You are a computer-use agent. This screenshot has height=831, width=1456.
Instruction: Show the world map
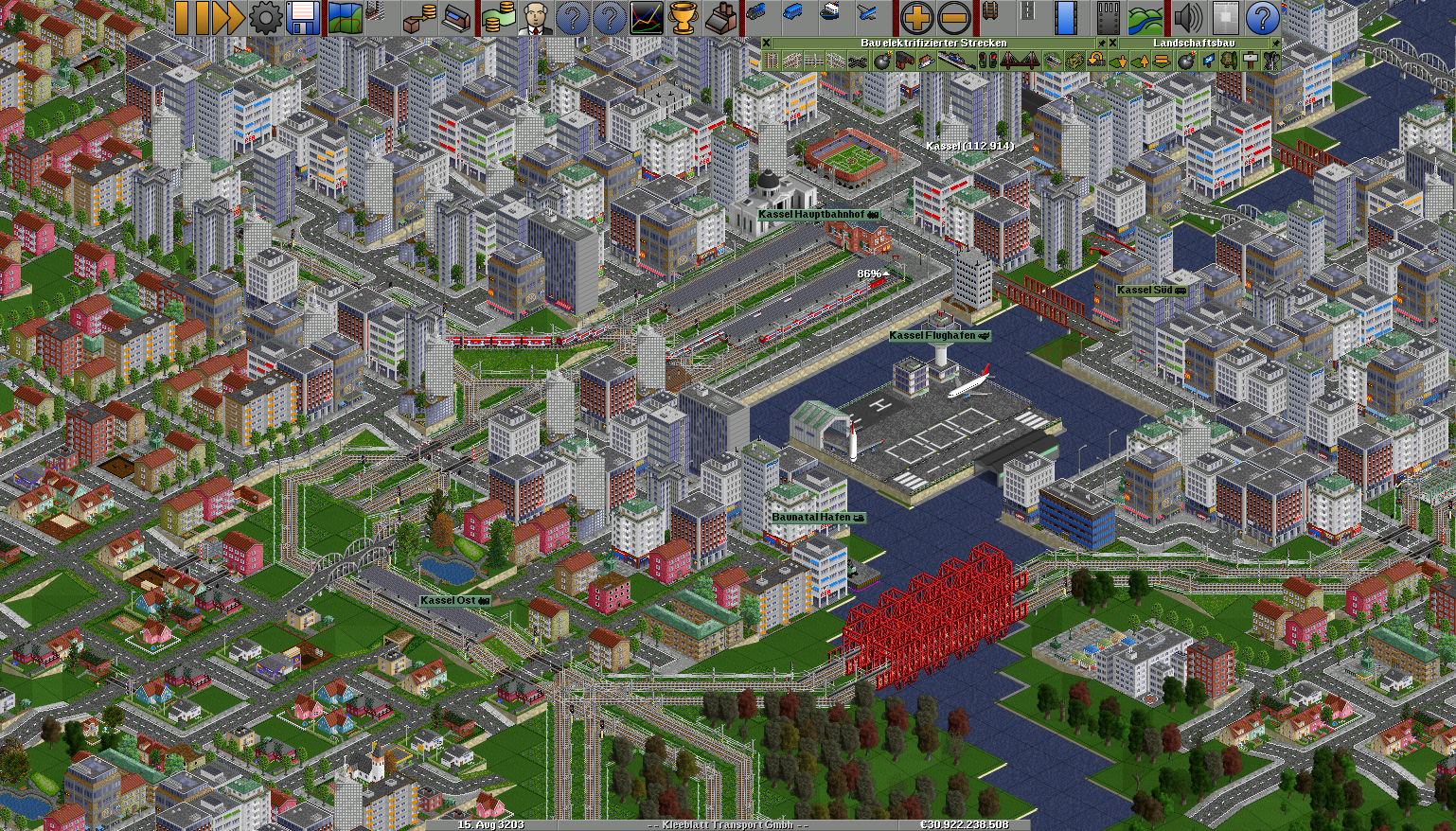tap(346, 18)
